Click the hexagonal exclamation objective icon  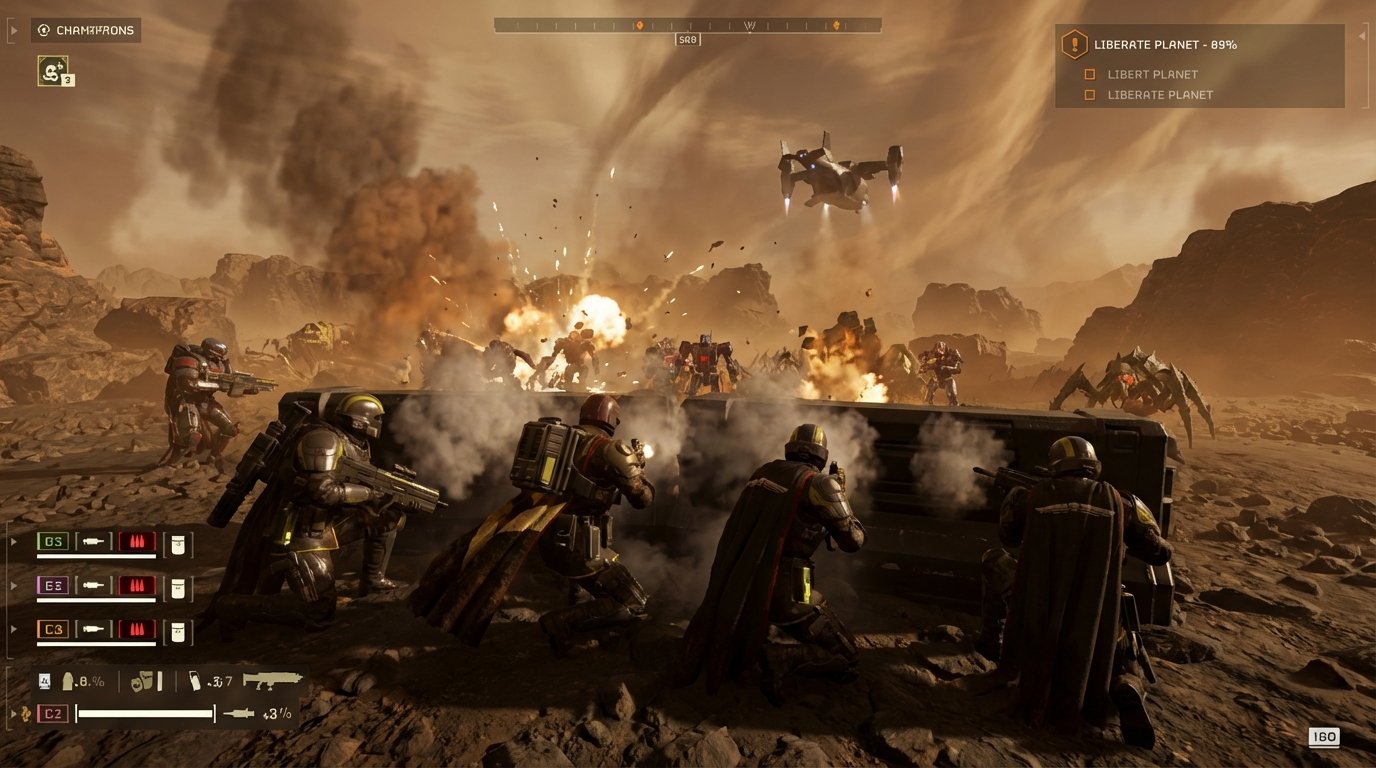click(x=1073, y=44)
